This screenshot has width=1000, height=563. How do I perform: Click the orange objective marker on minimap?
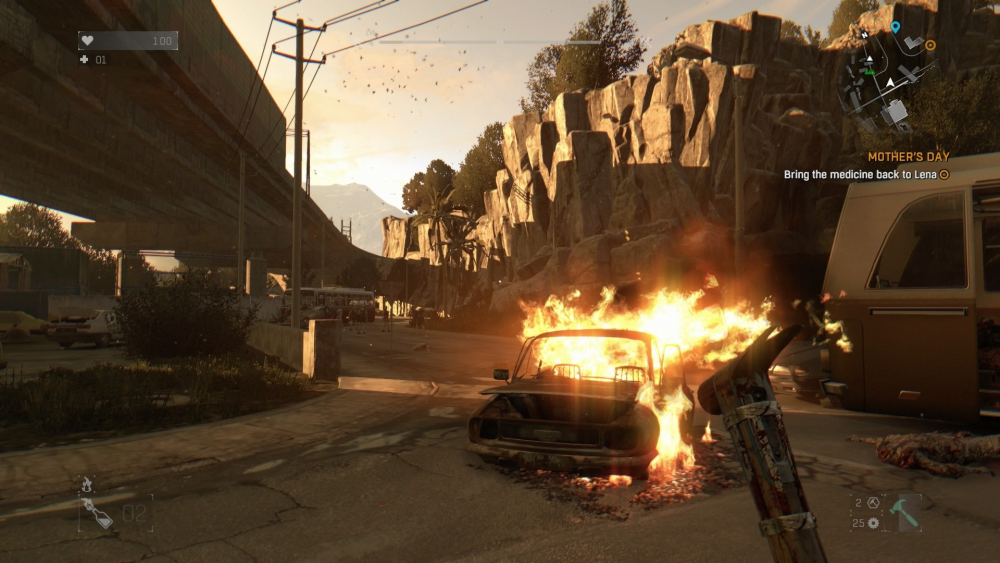930,45
